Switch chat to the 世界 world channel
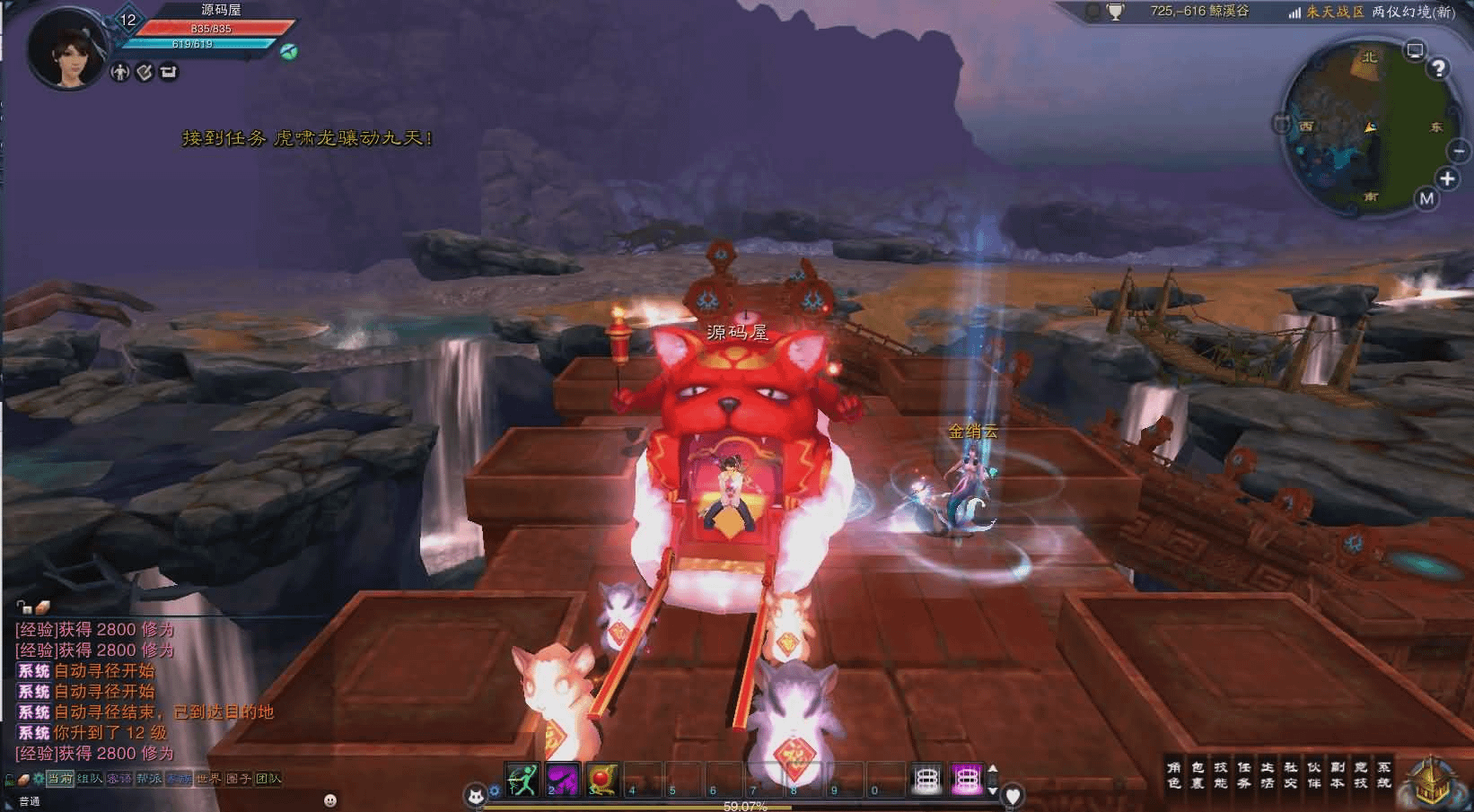1474x812 pixels. tap(208, 779)
